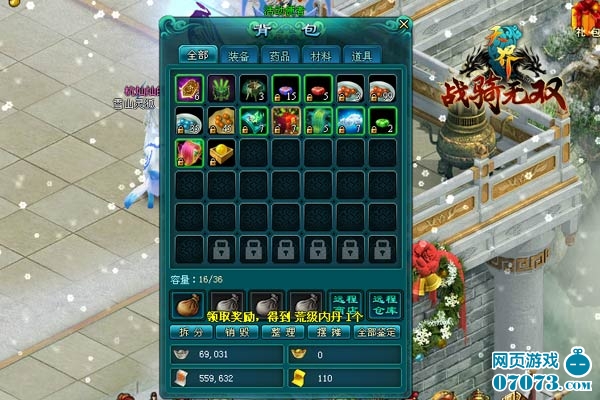
Task: Open the 远程仓库 remote warehouse
Action: pyautogui.click(x=384, y=304)
